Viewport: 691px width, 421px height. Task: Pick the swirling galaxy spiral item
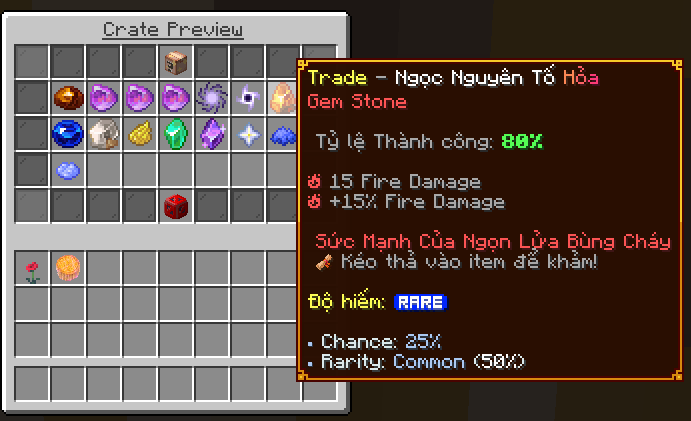click(212, 98)
